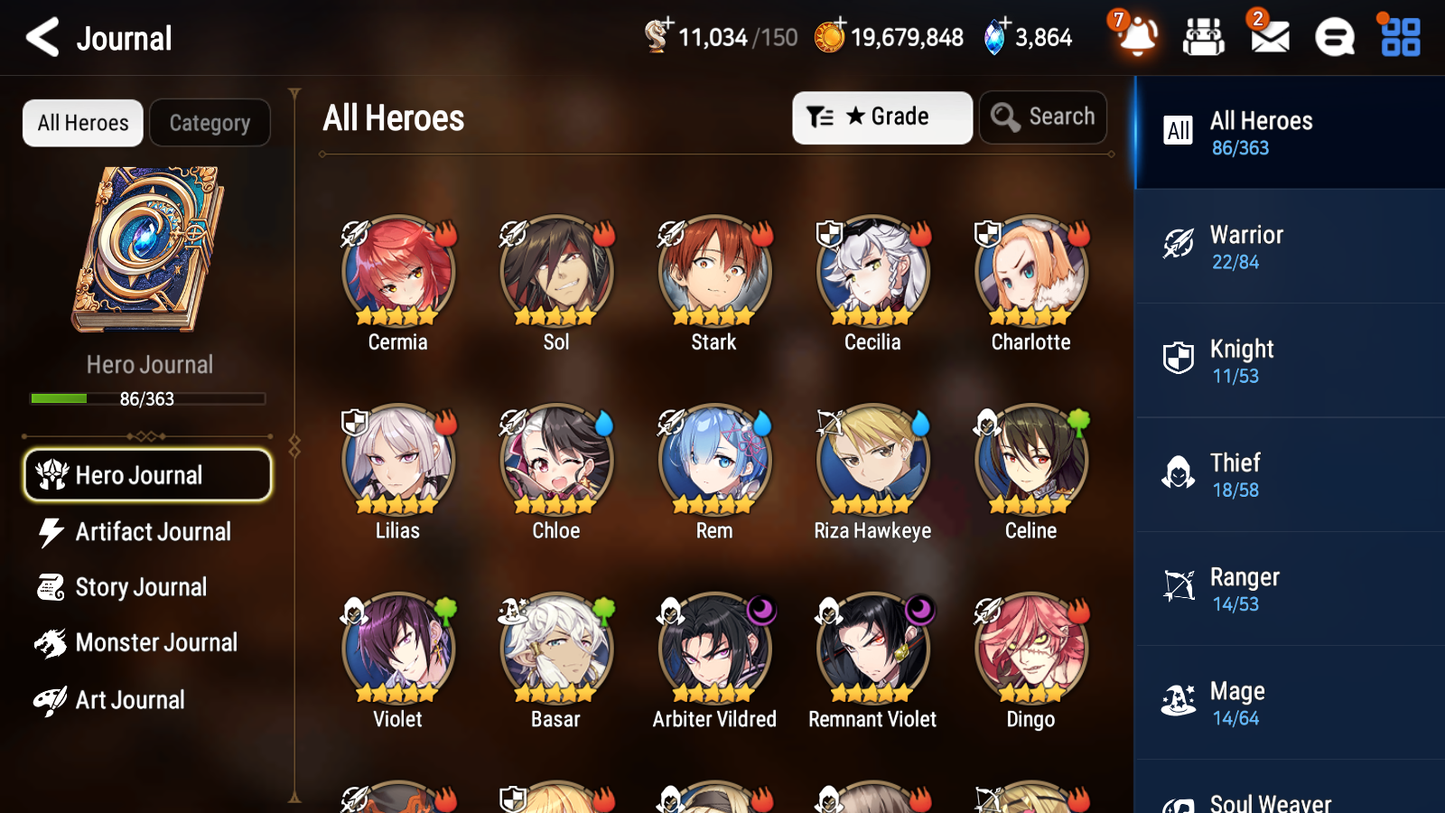The height and width of the screenshot is (813, 1445).
Task: Open the chat icon
Action: tap(1333, 36)
